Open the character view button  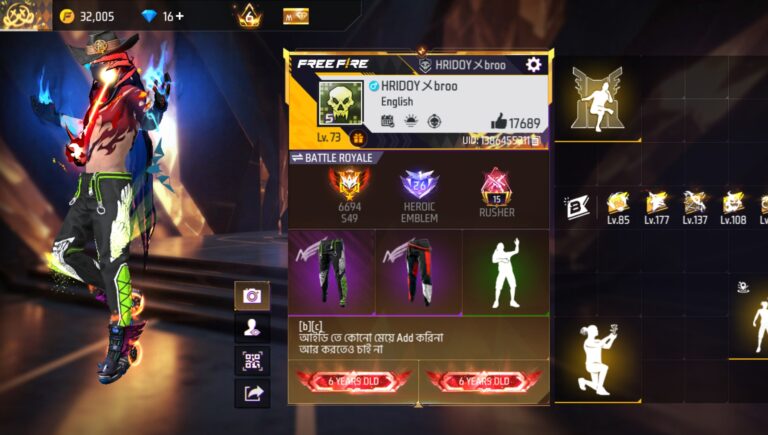click(252, 328)
